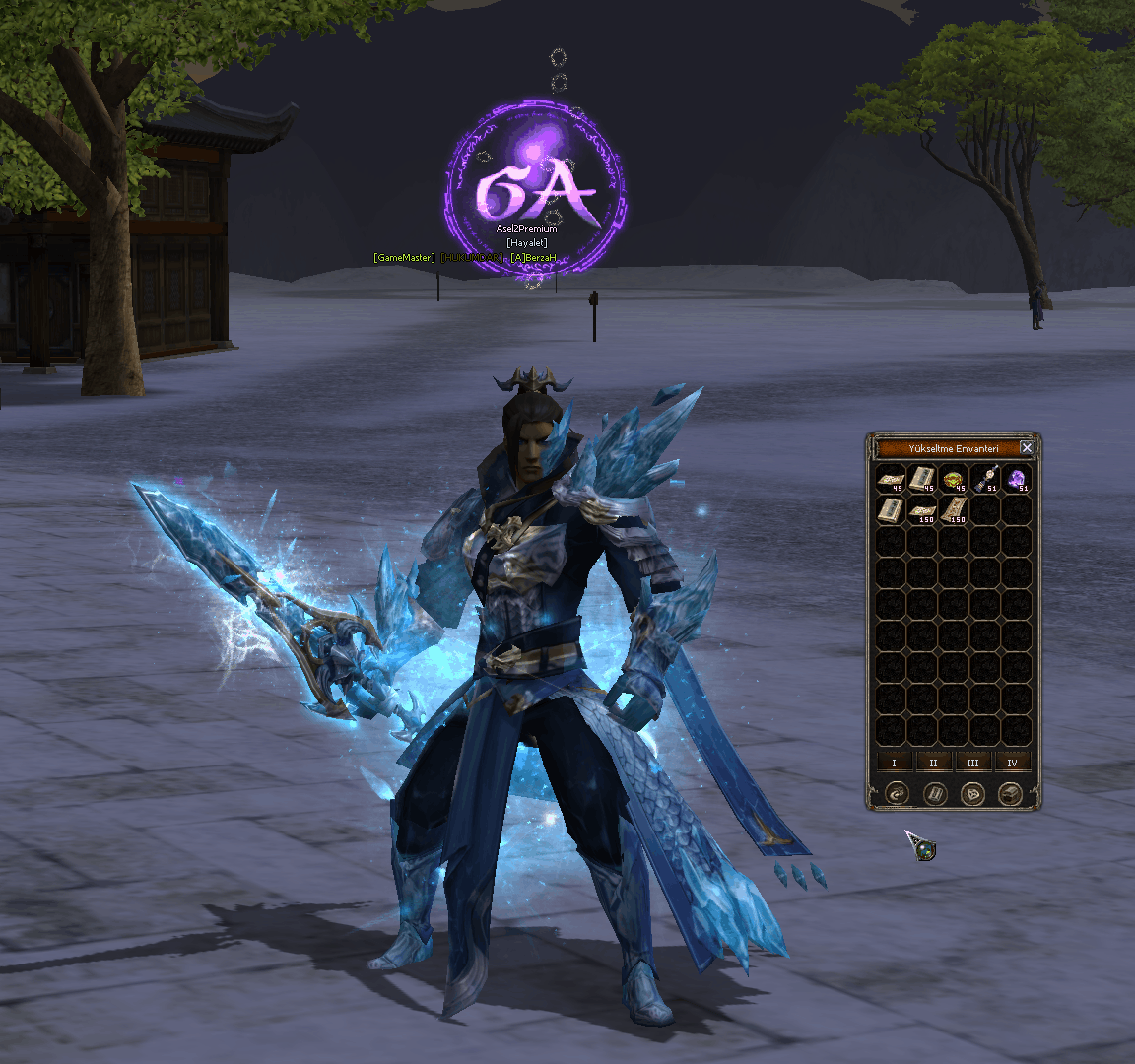Go to inventory page IV
1135x1064 pixels.
[x=1012, y=762]
